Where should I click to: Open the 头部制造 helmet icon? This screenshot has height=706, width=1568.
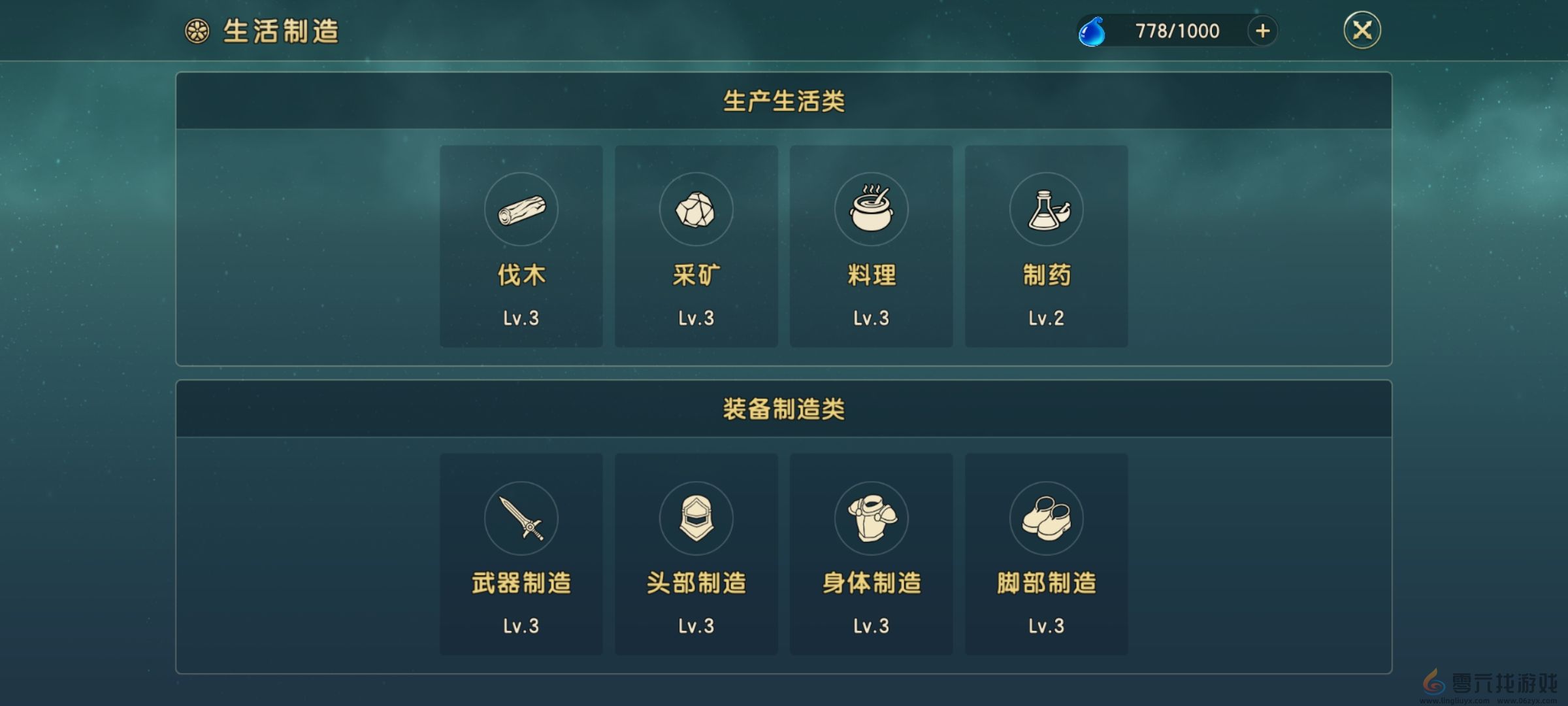(696, 518)
